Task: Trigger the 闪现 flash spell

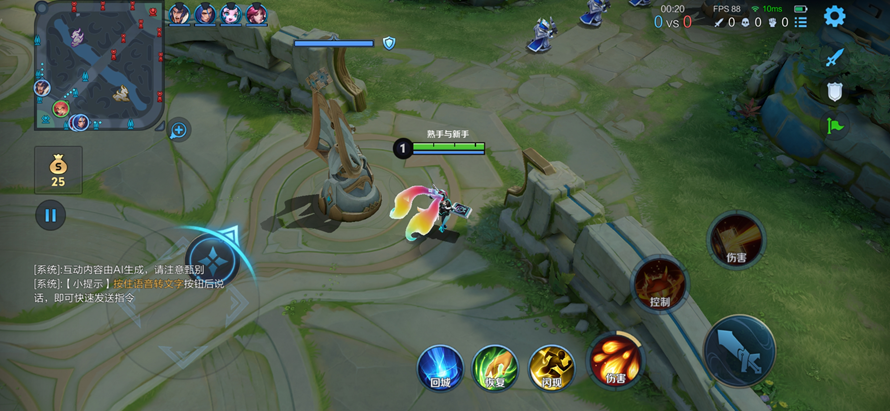Action: [551, 366]
